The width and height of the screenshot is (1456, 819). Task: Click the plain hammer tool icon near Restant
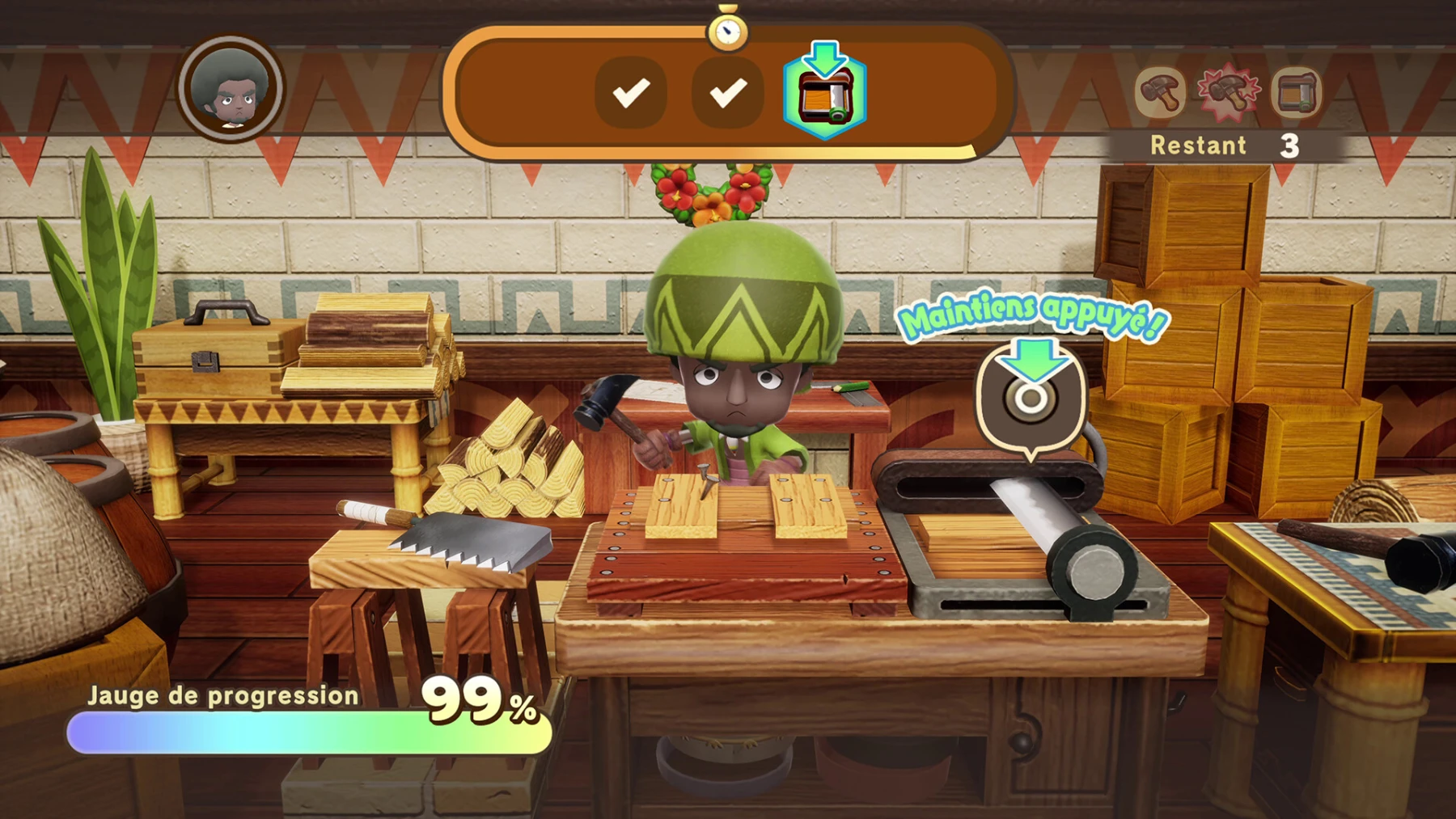1161,91
